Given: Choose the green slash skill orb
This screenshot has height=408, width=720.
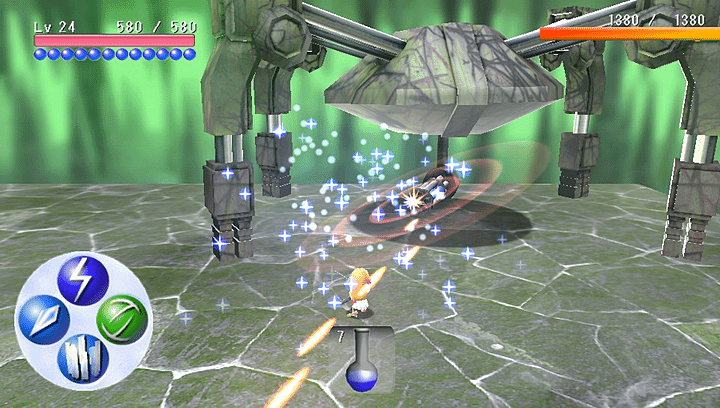Looking at the screenshot, I should tap(121, 319).
